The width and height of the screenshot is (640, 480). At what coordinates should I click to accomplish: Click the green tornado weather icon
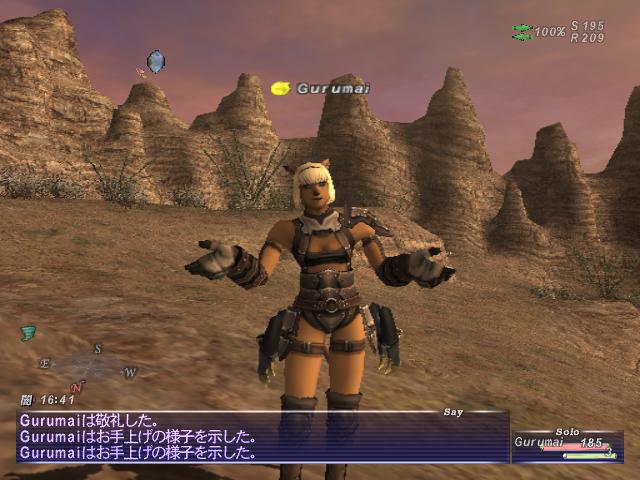(26, 332)
